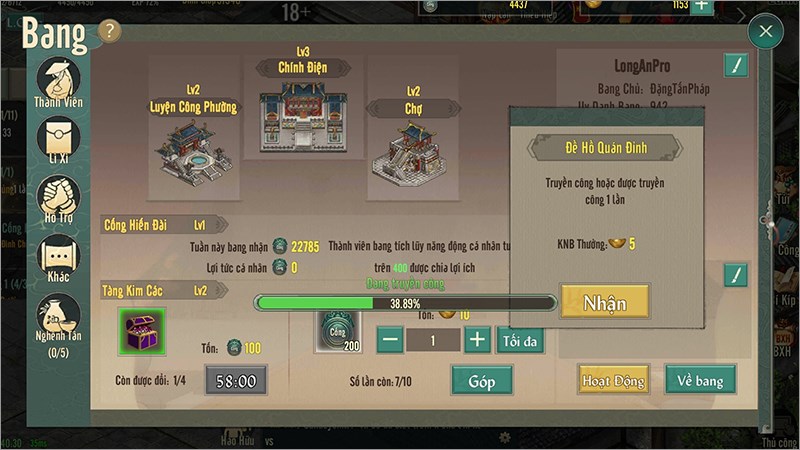This screenshot has height=450, width=800.
Task: Edit guild info with the pencil icon
Action: click(x=736, y=67)
